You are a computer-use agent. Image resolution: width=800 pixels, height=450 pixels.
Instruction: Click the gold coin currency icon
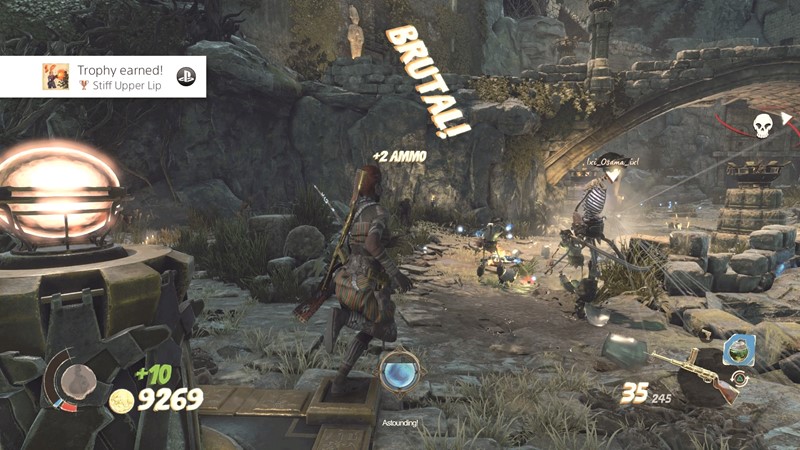pyautogui.click(x=122, y=401)
